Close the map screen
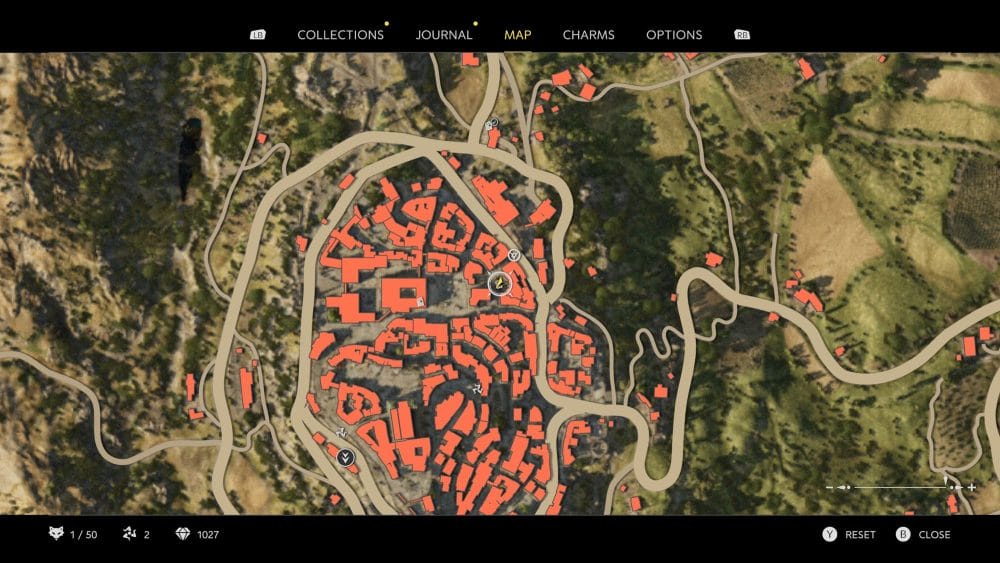The image size is (1000, 563). (924, 535)
